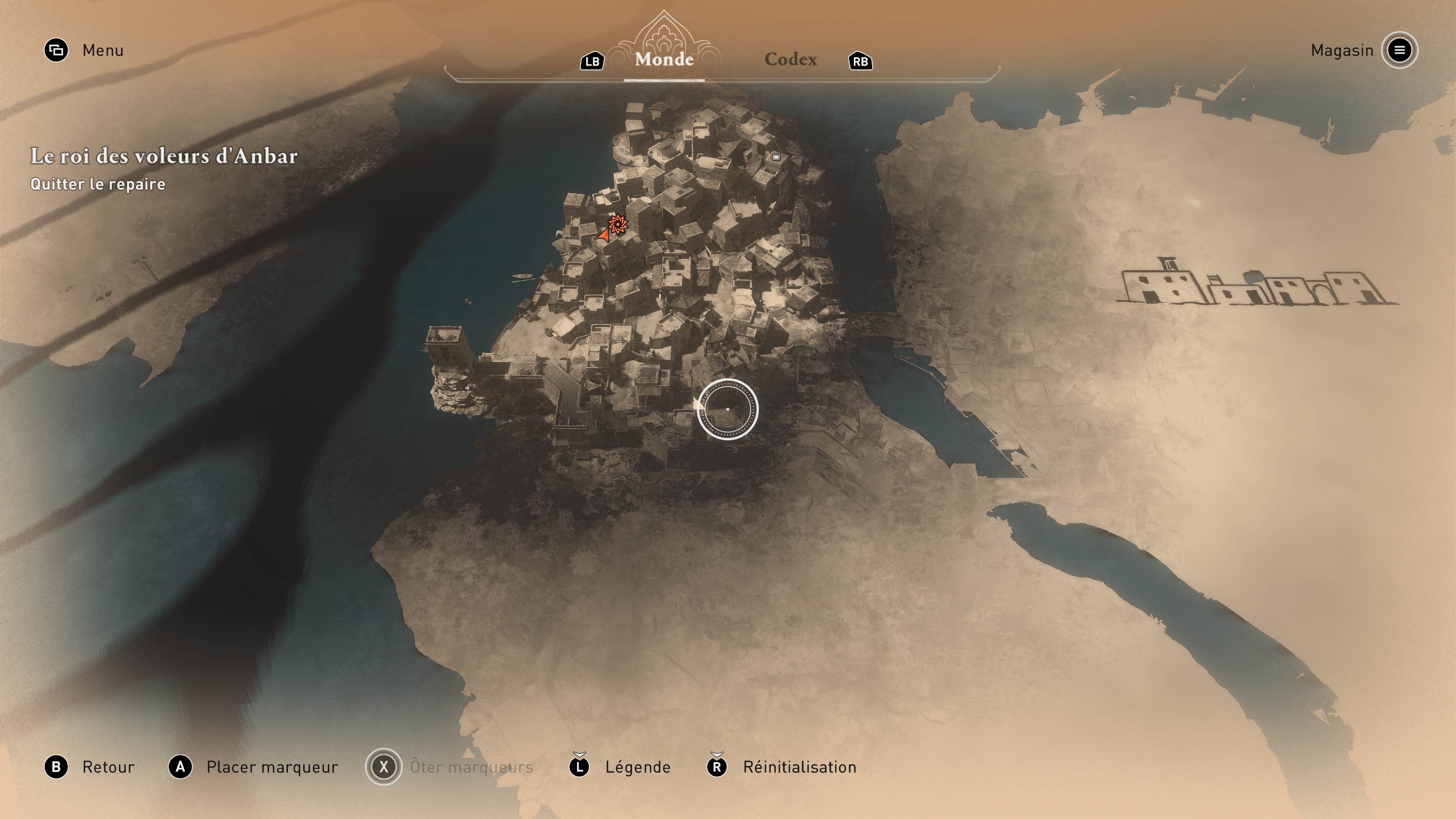Activate Réinitialisation of the map

pyautogui.click(x=782, y=767)
